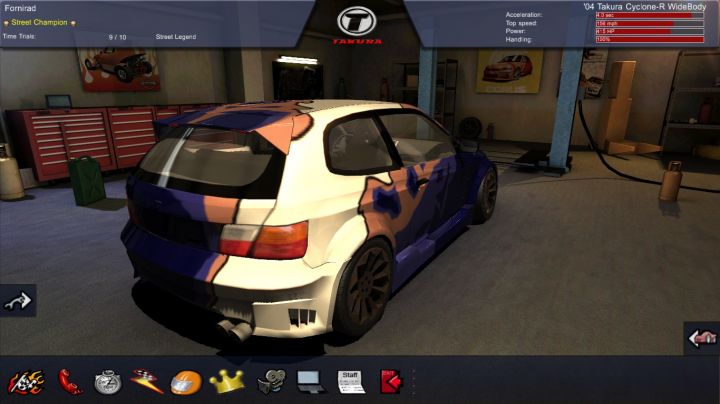Image resolution: width=720 pixels, height=404 pixels.
Task: Click the laptop computer icon
Action: (x=309, y=381)
